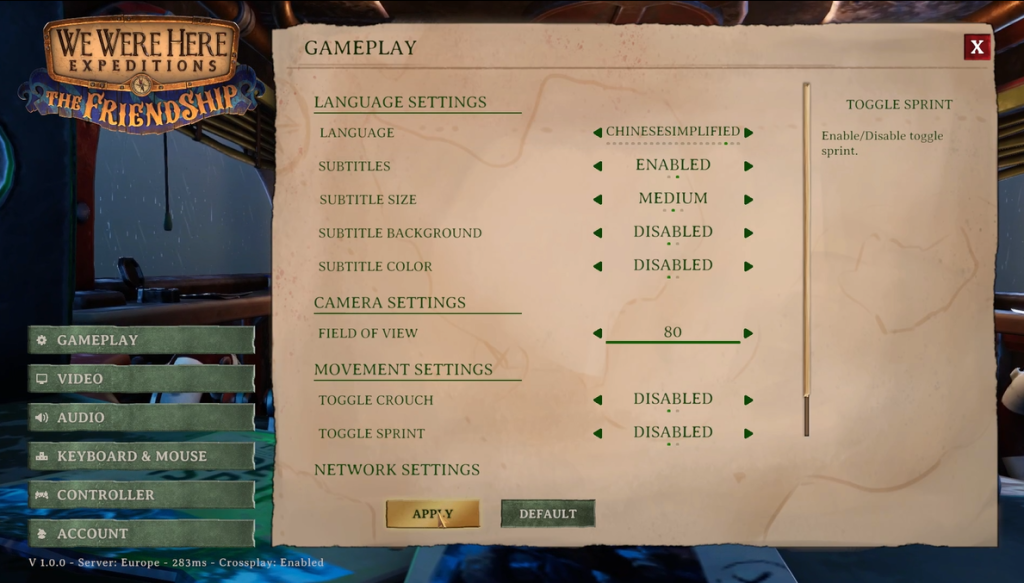1024x583 pixels.
Task: Switch to the Audio settings section
Action: tap(140, 418)
